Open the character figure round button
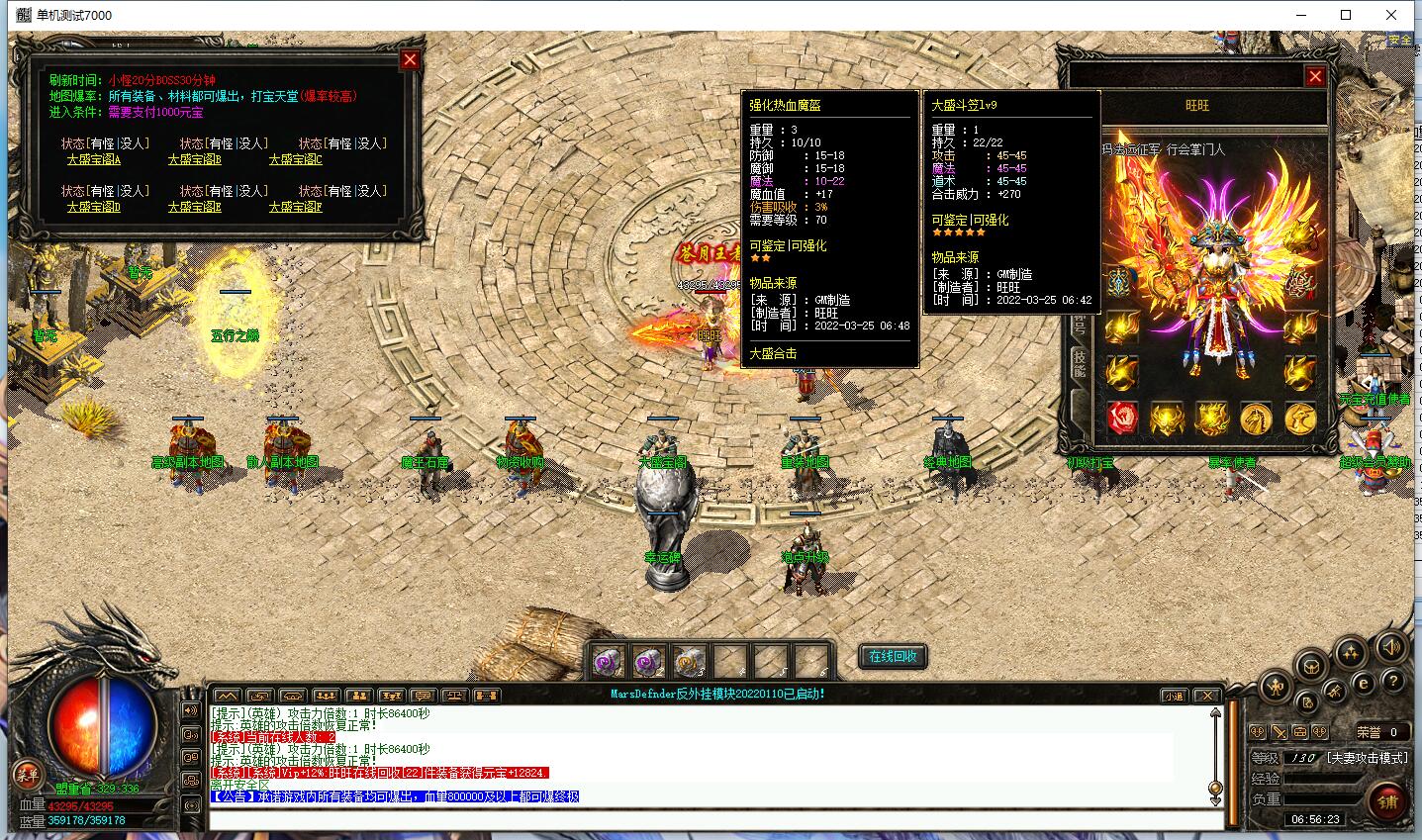This screenshot has height=840, width=1422. (1278, 685)
